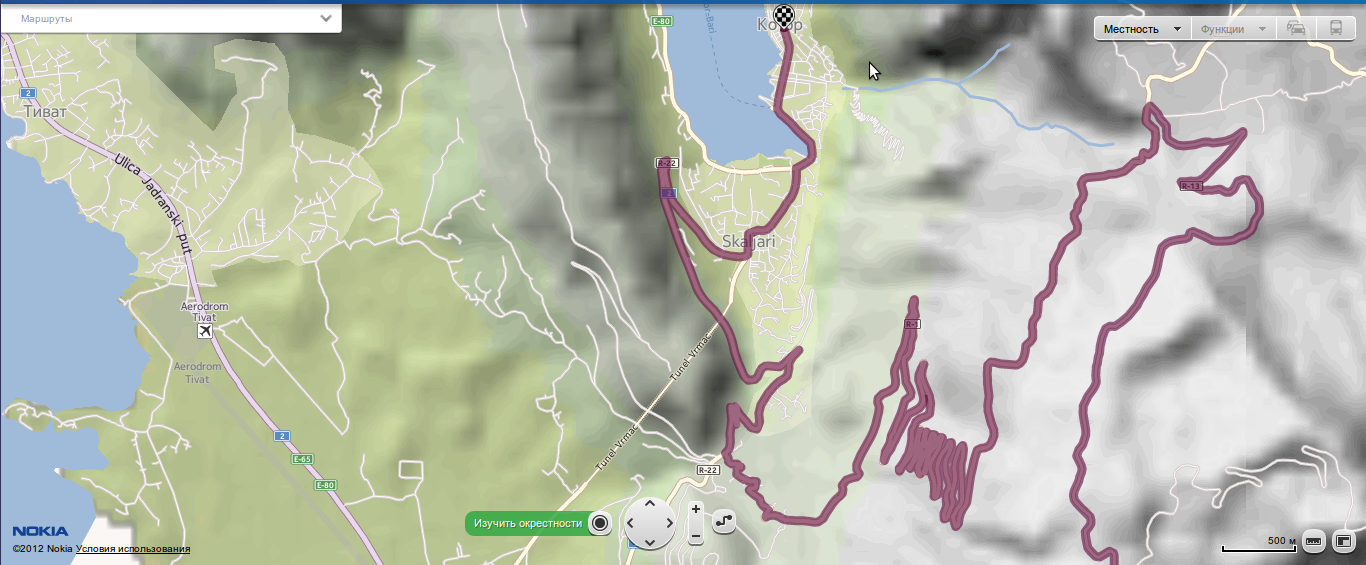Expand the Маршруты routes dropdown

326,18
